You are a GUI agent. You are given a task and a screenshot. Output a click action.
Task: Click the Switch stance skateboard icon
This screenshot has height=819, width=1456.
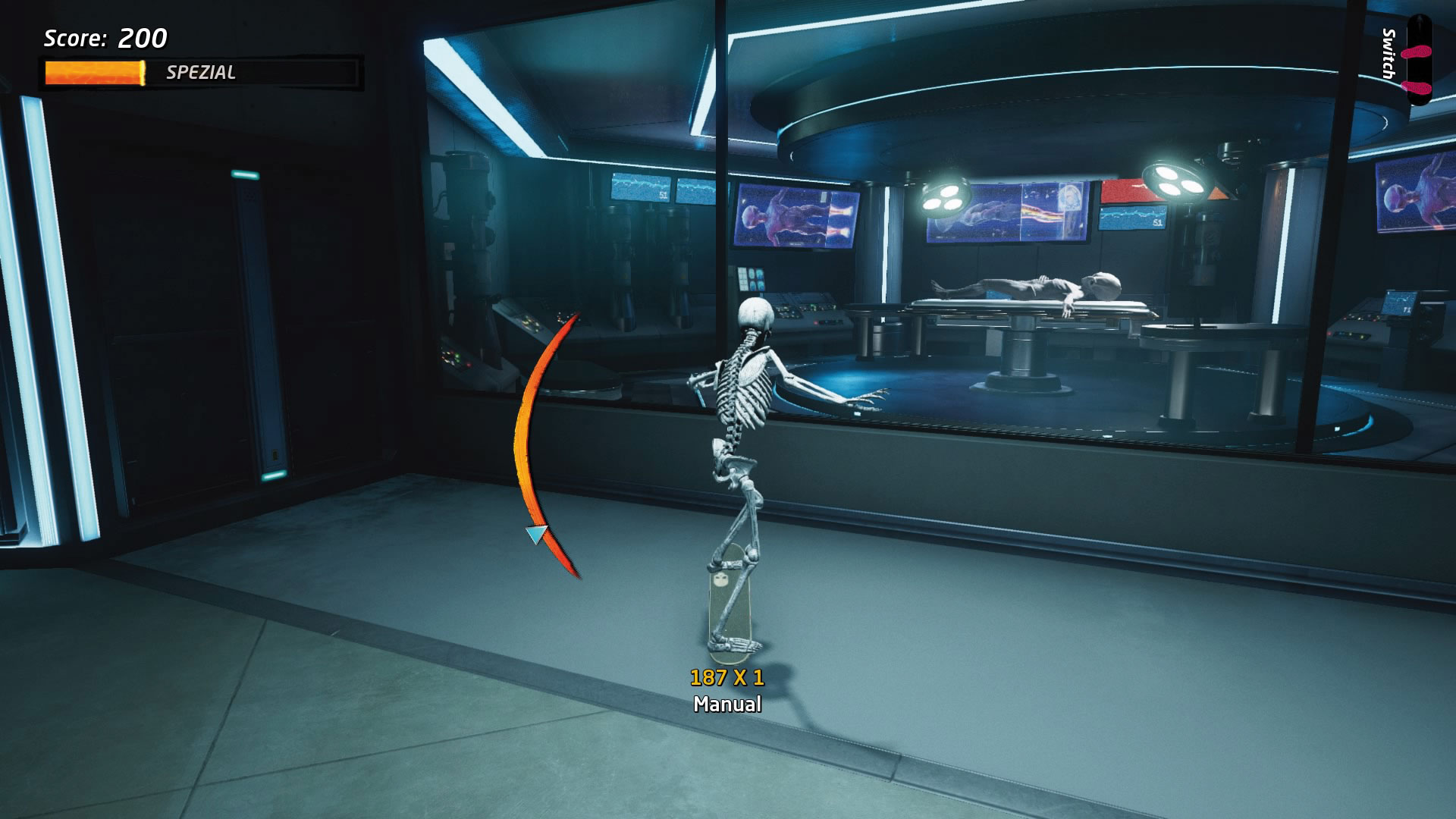pos(1418,61)
